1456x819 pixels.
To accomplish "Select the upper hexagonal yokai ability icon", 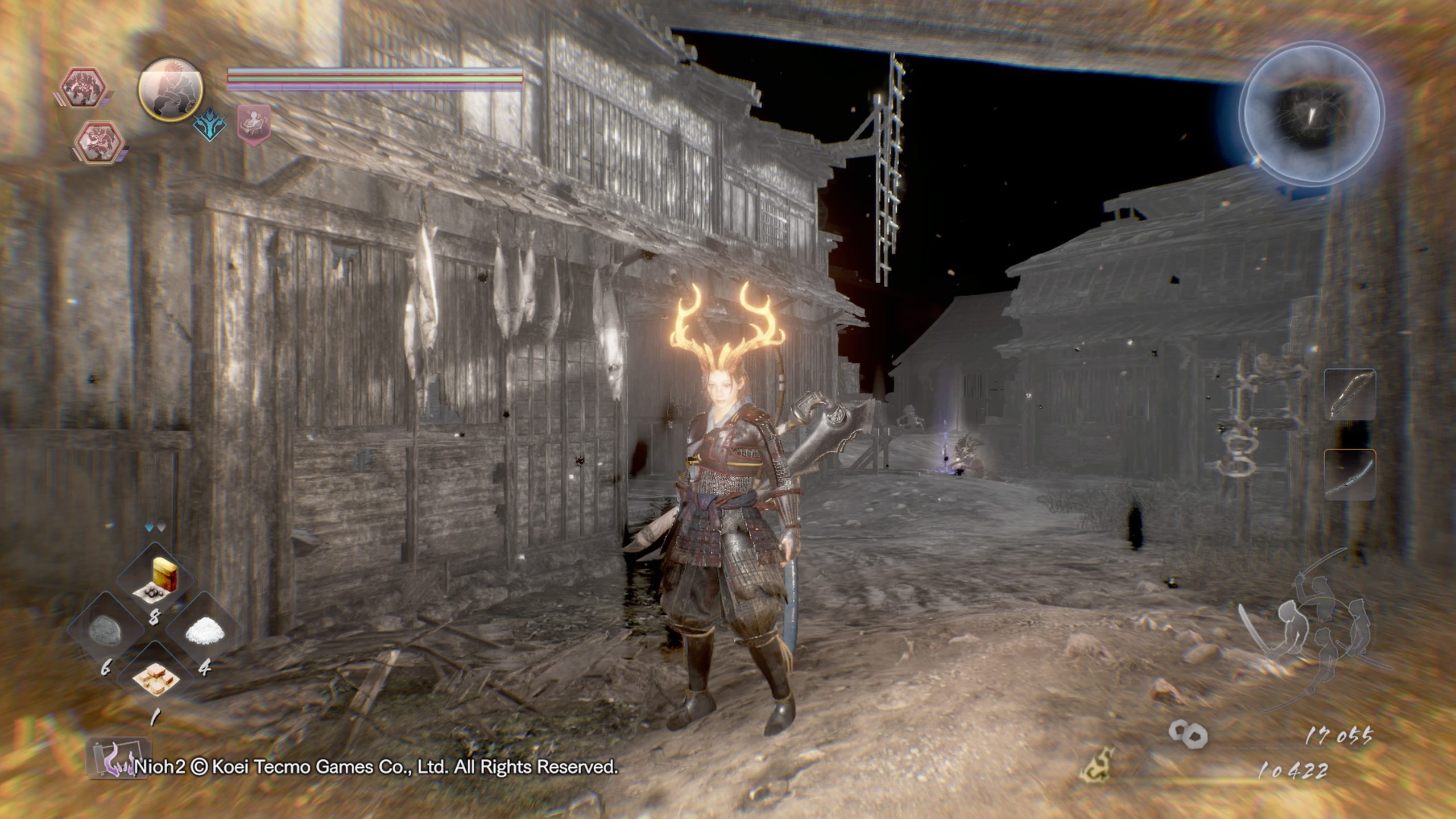I will click(85, 88).
